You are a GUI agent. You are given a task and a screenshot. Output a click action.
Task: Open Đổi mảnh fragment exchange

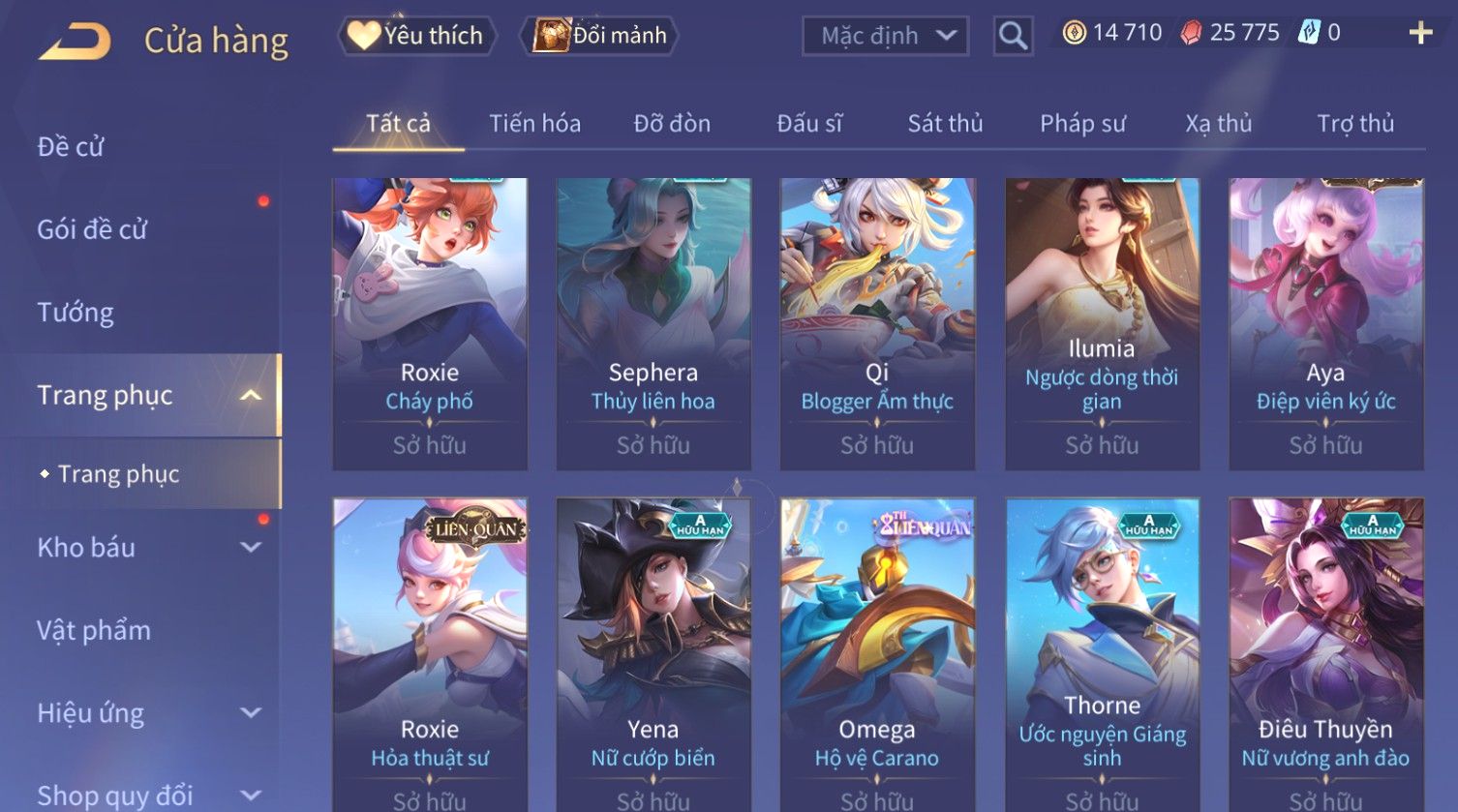[600, 36]
